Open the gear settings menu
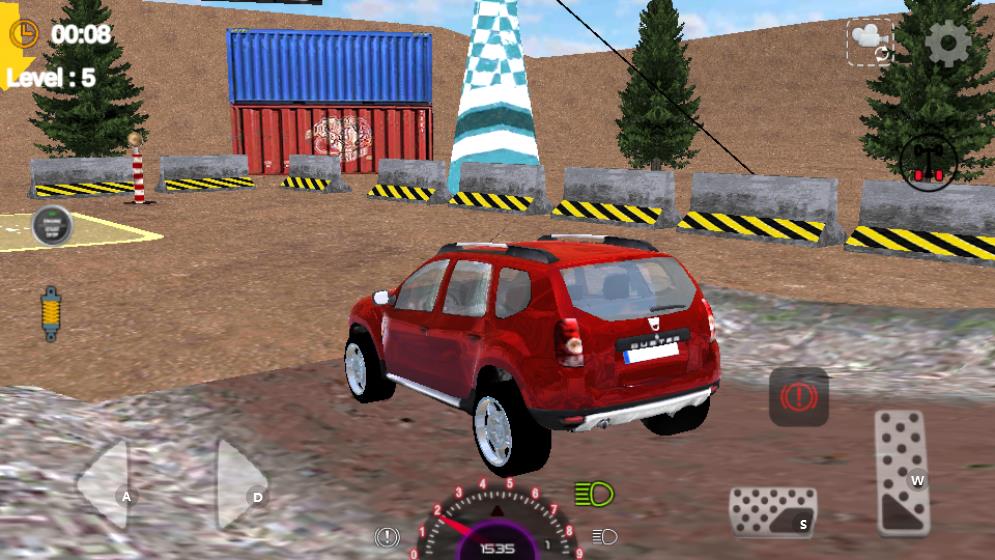The height and width of the screenshot is (560, 995). 947,43
